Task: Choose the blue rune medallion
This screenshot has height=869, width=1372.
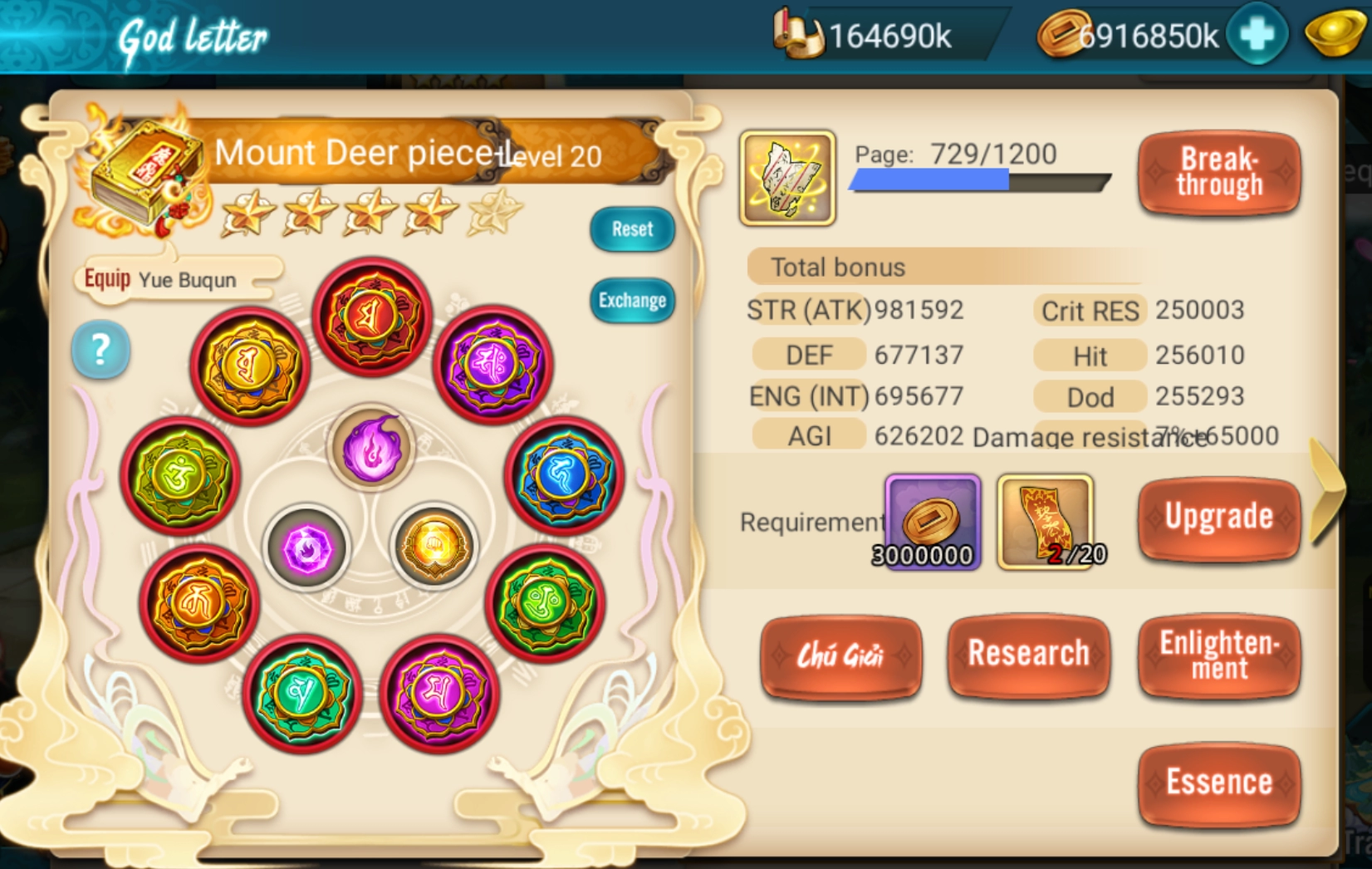Action: coord(563,476)
